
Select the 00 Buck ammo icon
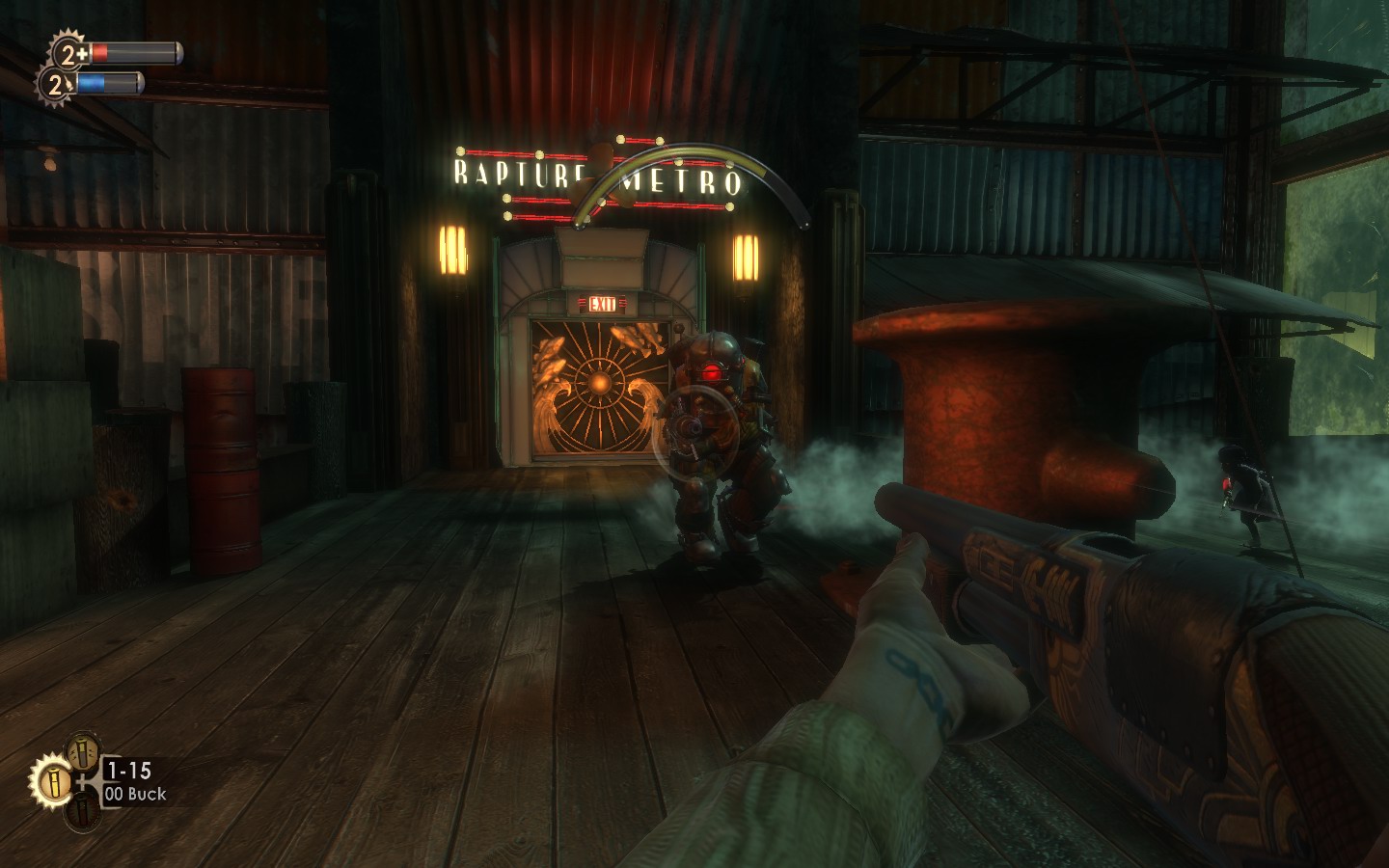point(51,777)
